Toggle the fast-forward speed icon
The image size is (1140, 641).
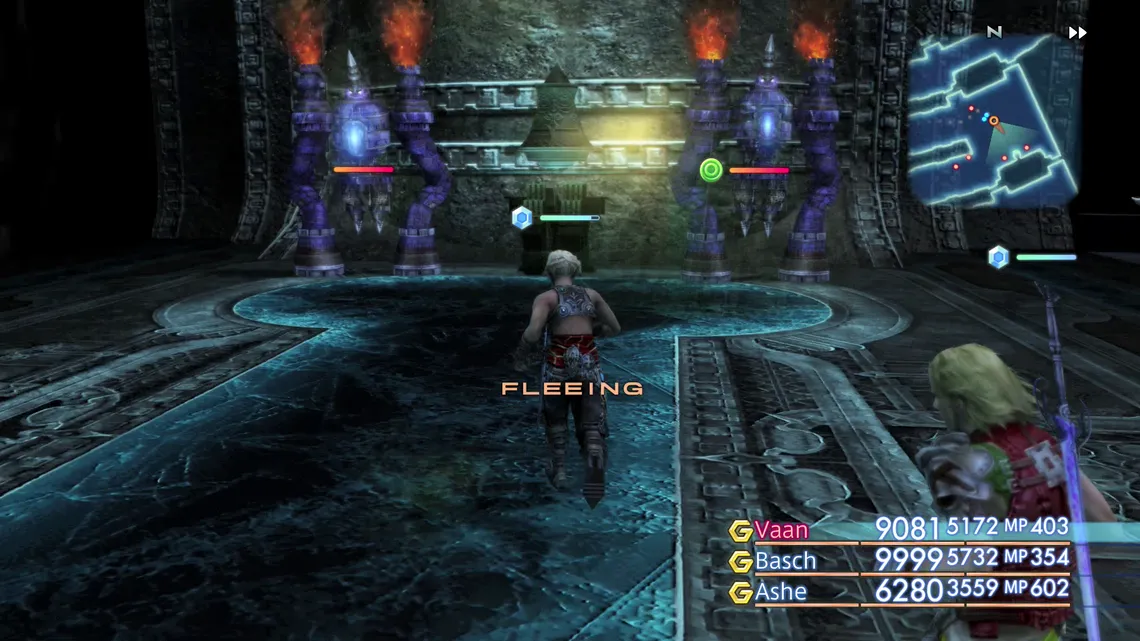(x=1077, y=32)
